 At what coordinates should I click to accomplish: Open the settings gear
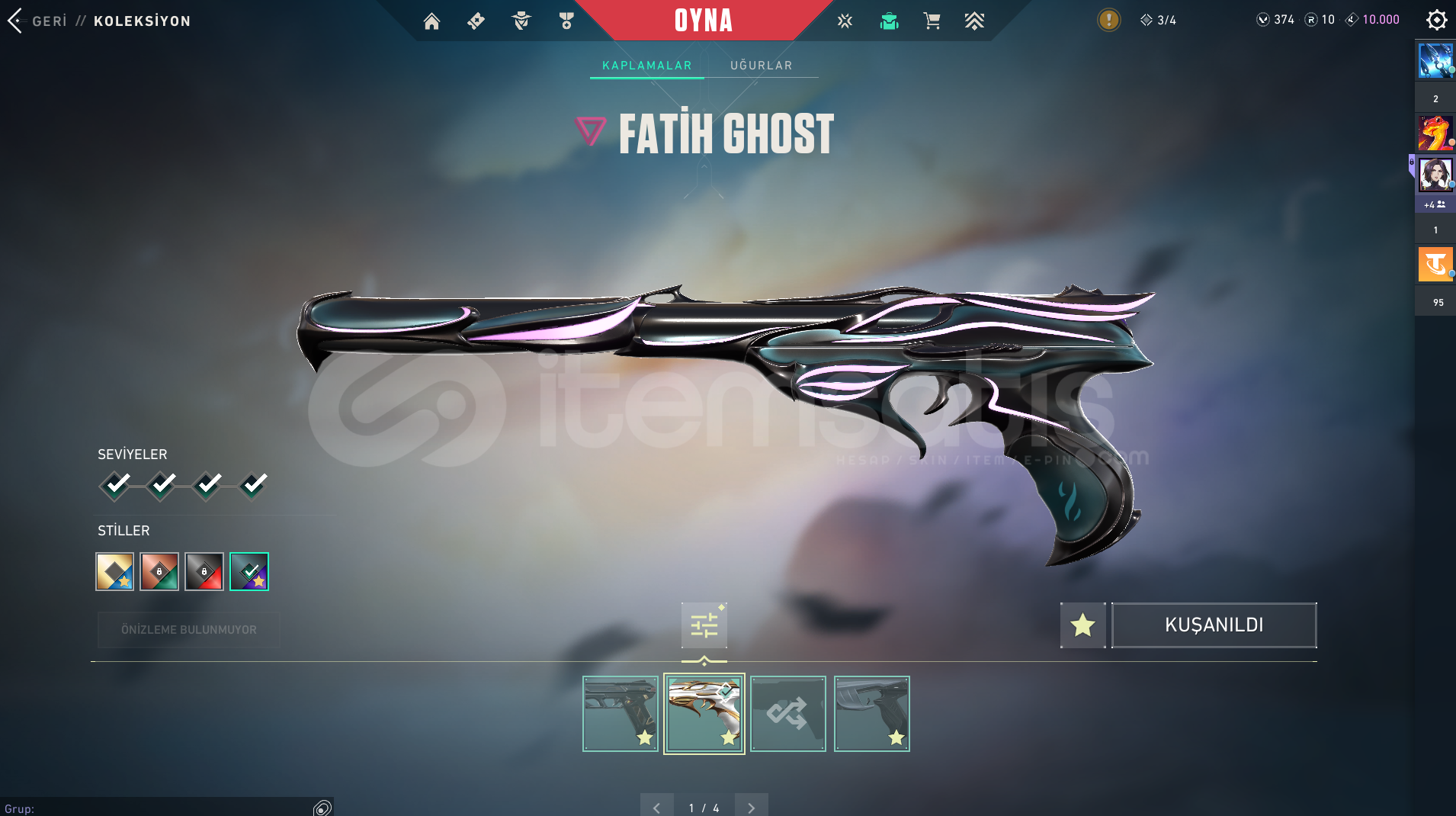coord(1436,20)
